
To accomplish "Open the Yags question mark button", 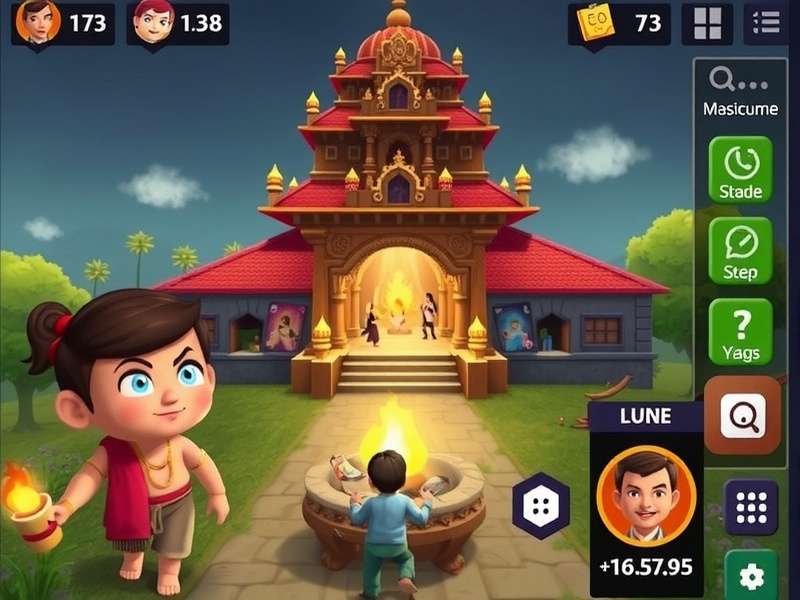I will pos(740,332).
